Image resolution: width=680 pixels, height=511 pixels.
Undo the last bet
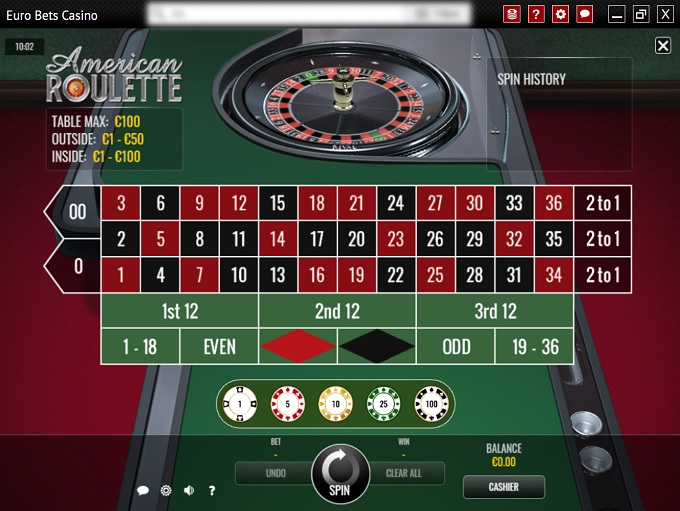[x=276, y=473]
